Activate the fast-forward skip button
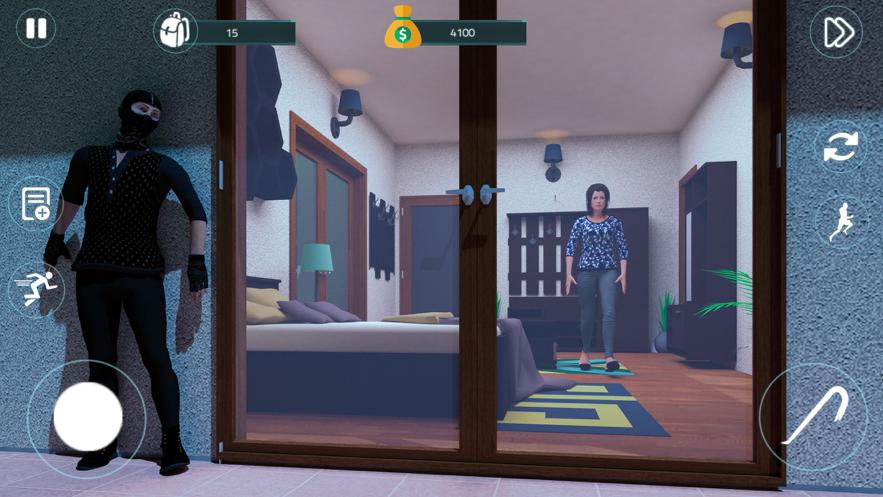The width and height of the screenshot is (883, 497). pos(837,32)
